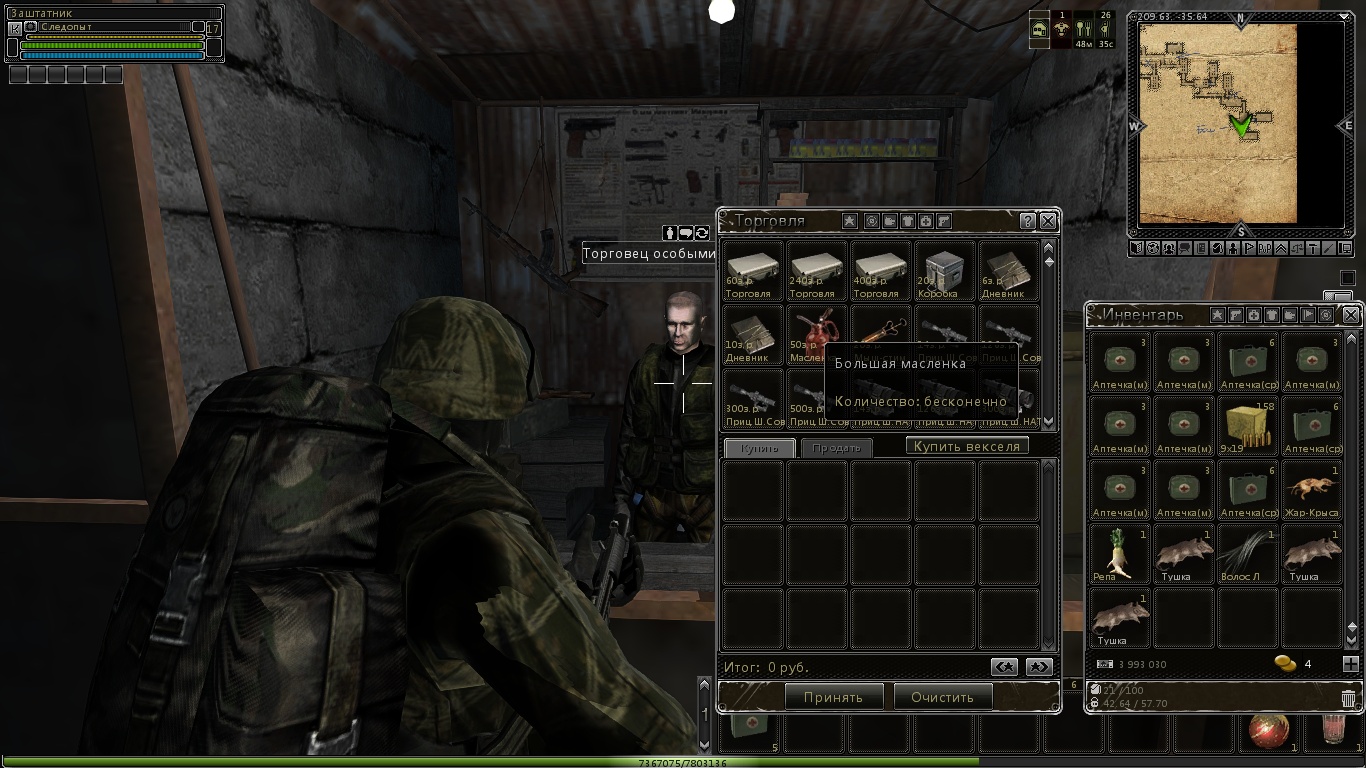1366x768 pixels.
Task: Click the inventory trash can icon
Action: coord(1348,698)
